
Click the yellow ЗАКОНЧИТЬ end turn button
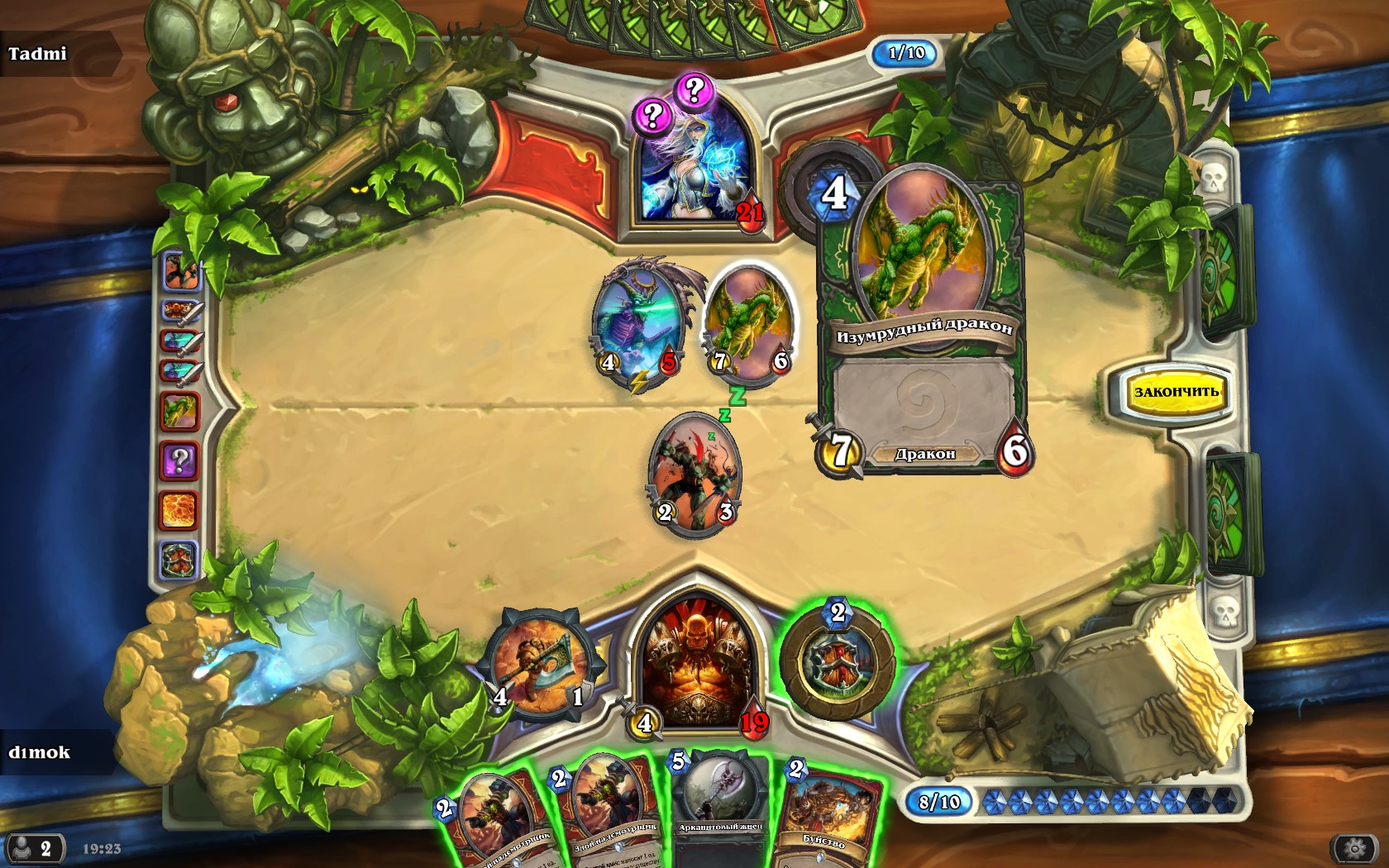pos(1175,392)
